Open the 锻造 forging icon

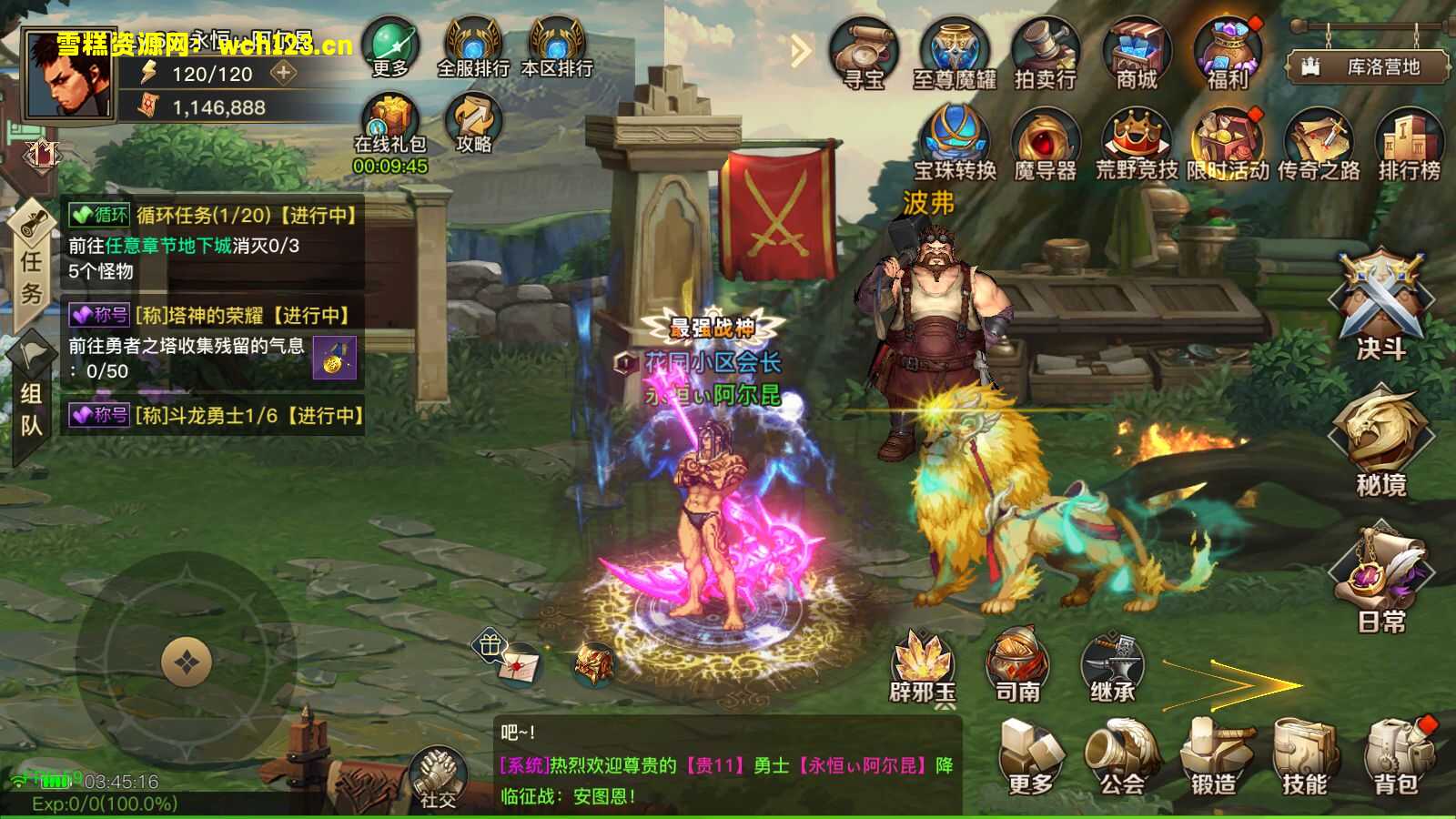pos(1217,751)
